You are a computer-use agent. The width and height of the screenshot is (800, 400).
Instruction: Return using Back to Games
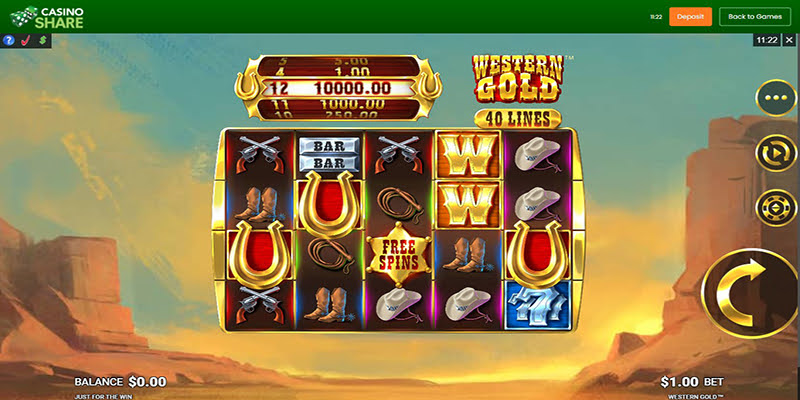[755, 17]
